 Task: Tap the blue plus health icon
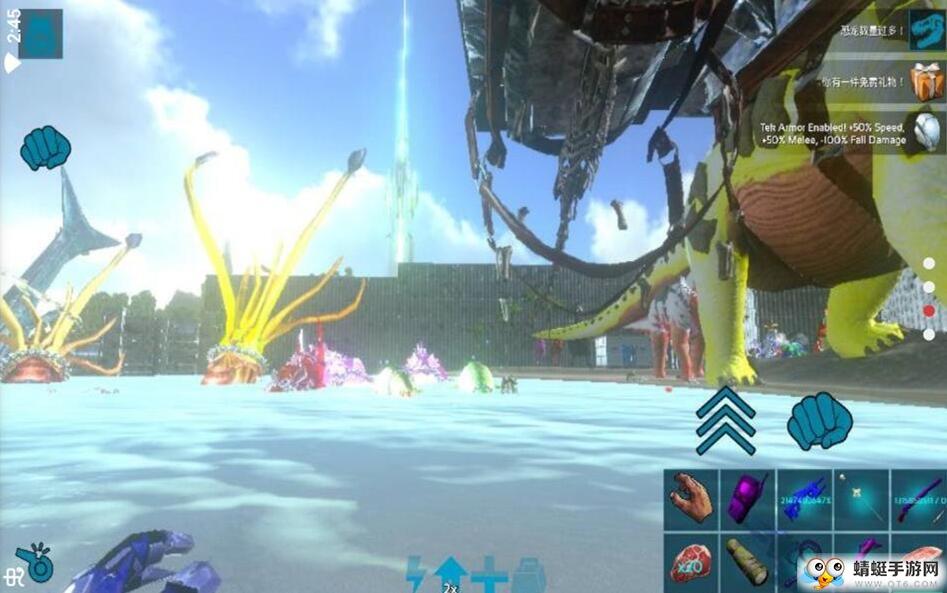pos(490,575)
